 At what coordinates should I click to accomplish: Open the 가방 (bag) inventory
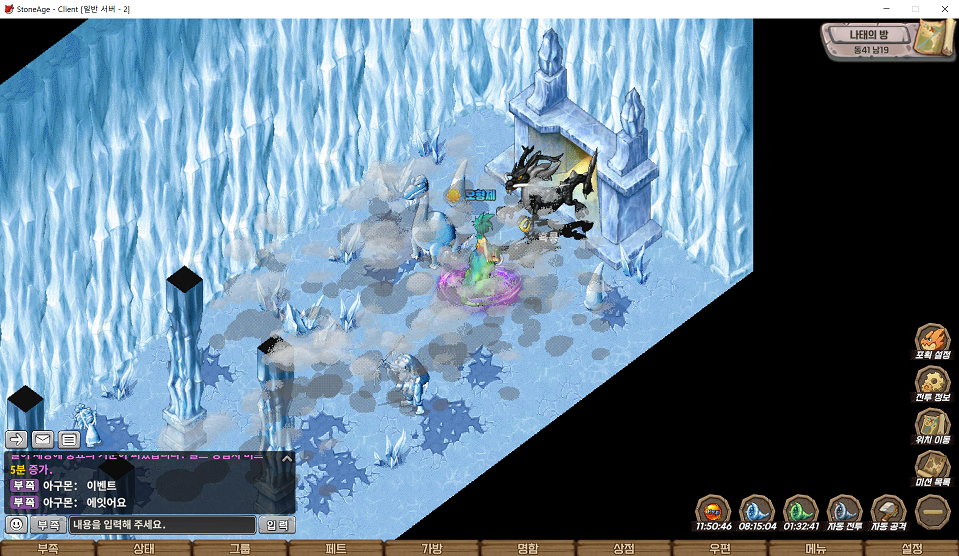432,548
